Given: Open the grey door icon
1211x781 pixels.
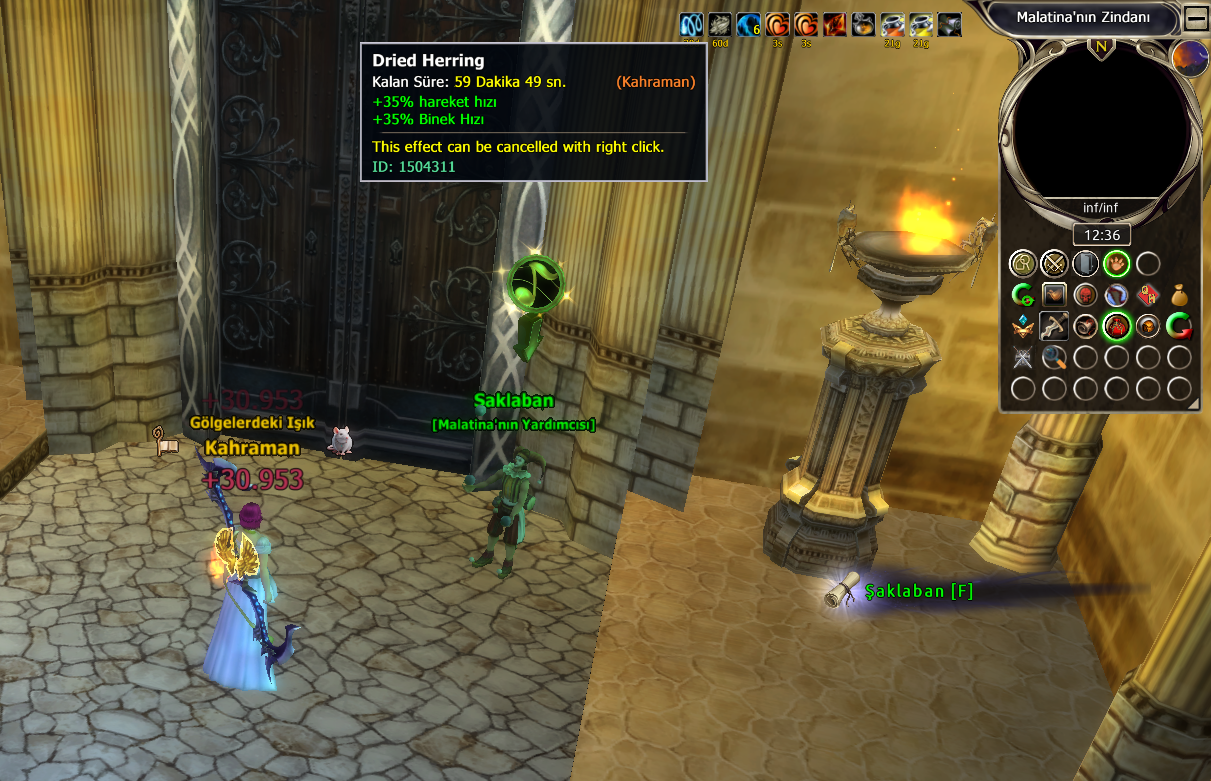Looking at the screenshot, I should pos(1085,264).
